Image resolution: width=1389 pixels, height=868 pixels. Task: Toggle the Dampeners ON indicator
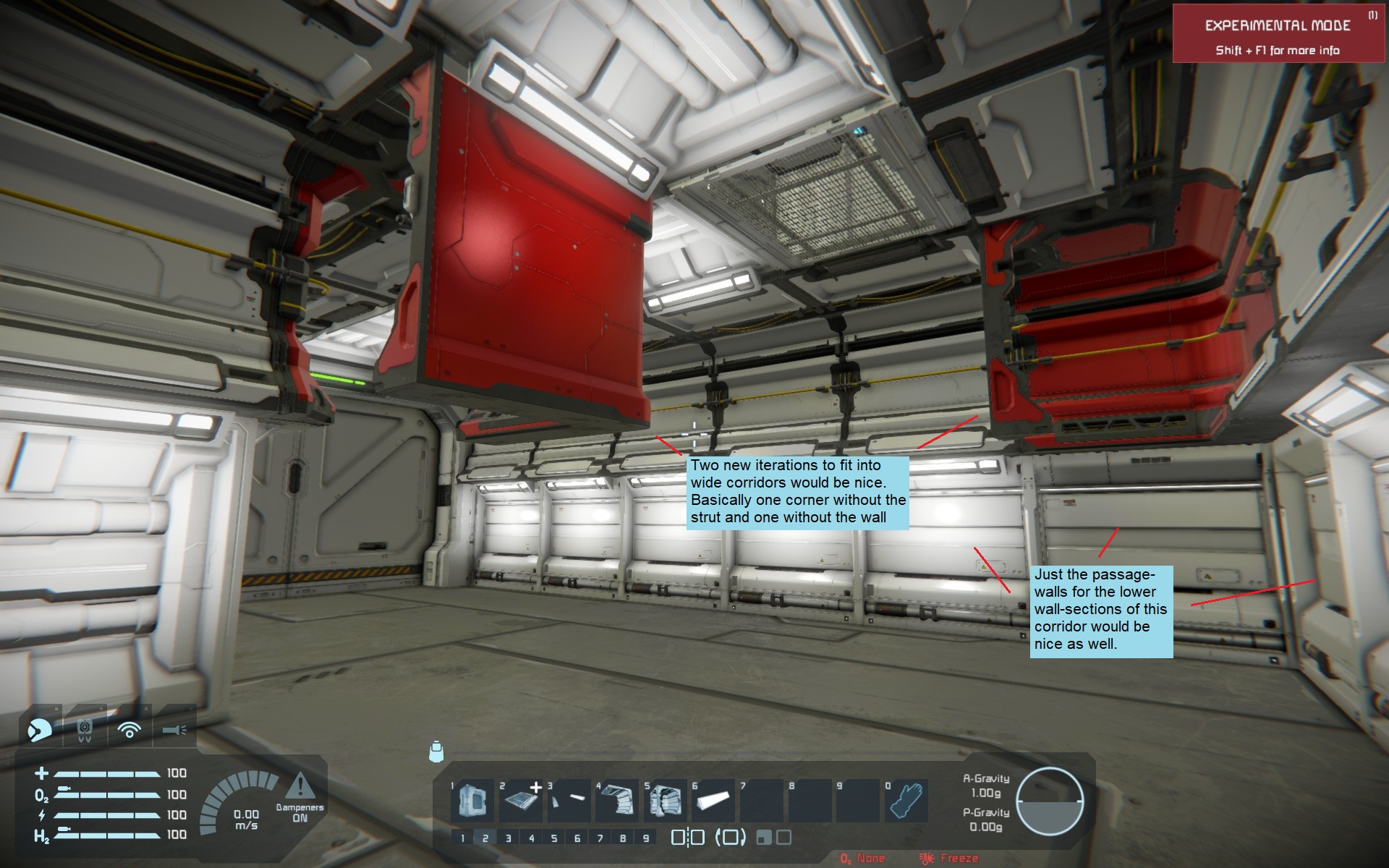pos(300,798)
